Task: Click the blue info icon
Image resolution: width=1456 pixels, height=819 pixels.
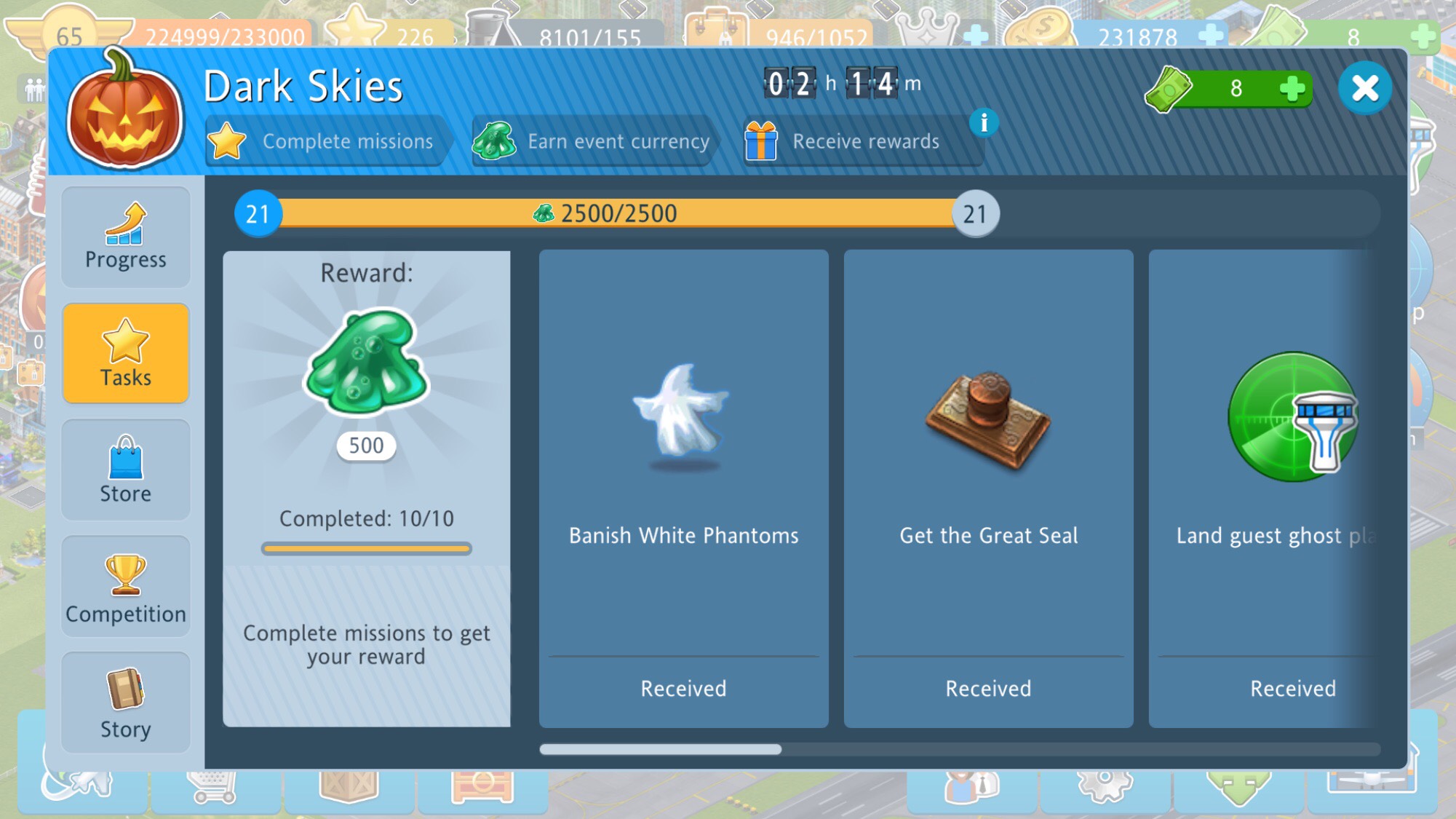Action: point(984,122)
